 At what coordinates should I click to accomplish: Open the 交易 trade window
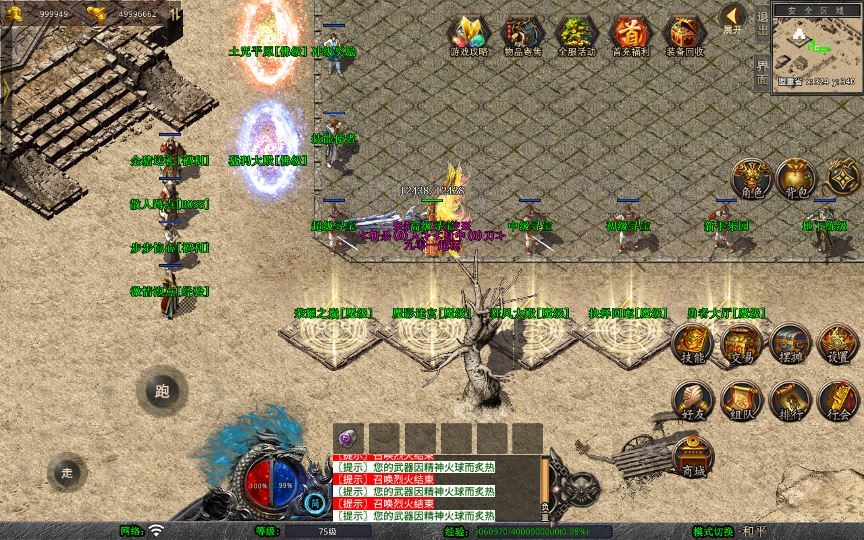tap(741, 342)
